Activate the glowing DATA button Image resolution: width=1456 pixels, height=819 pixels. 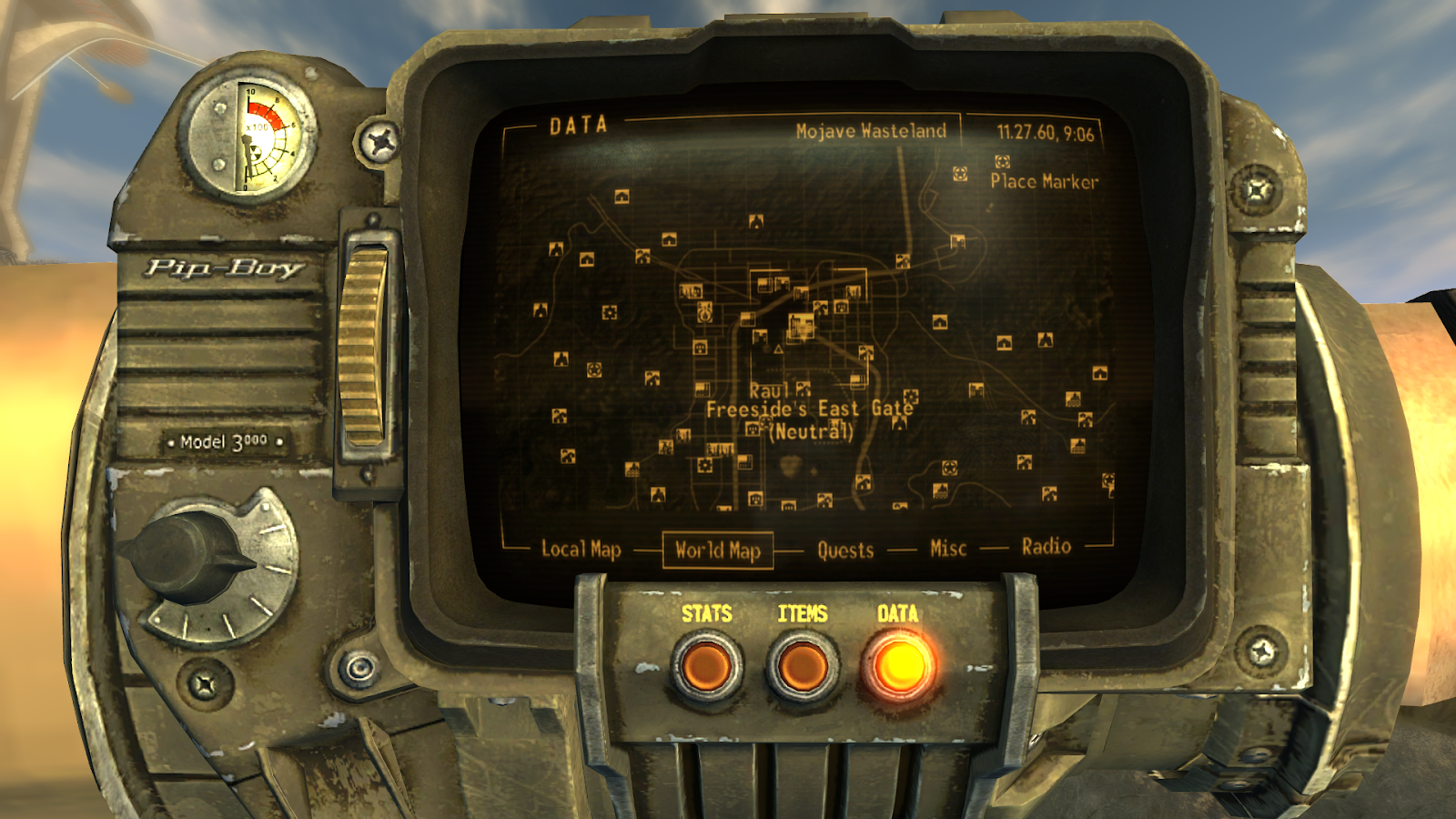click(899, 665)
